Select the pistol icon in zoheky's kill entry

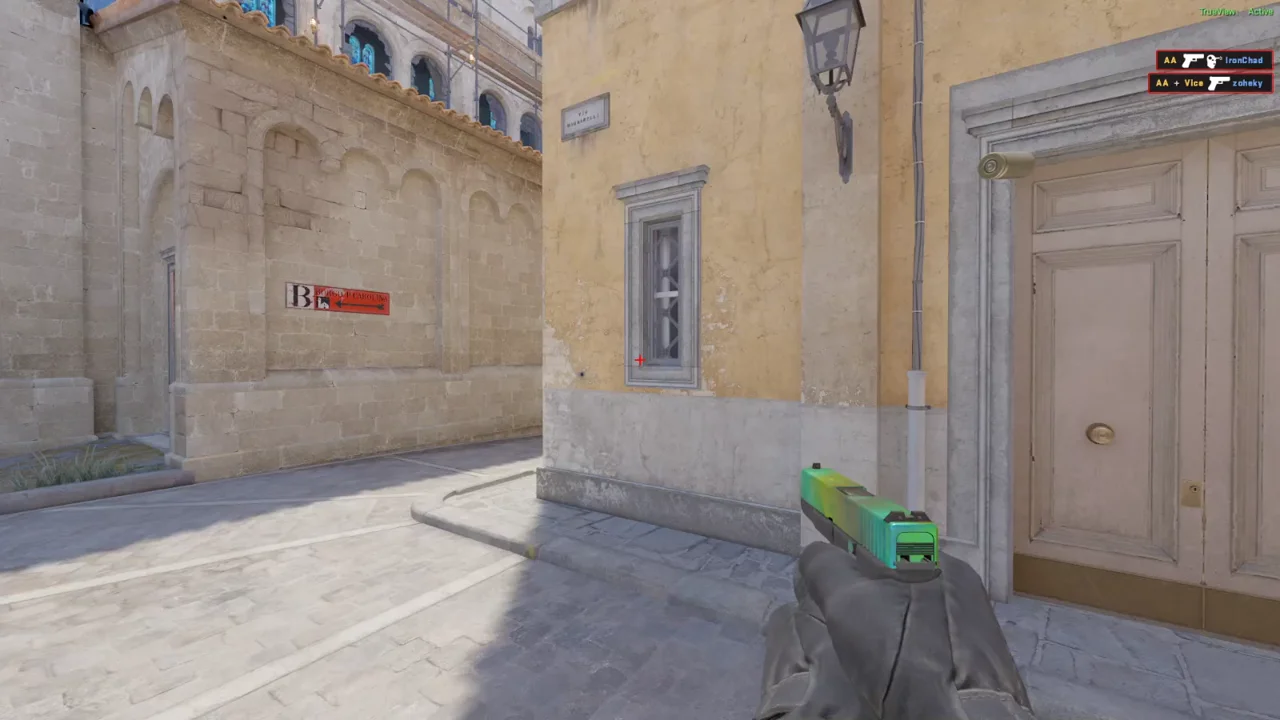(1218, 83)
